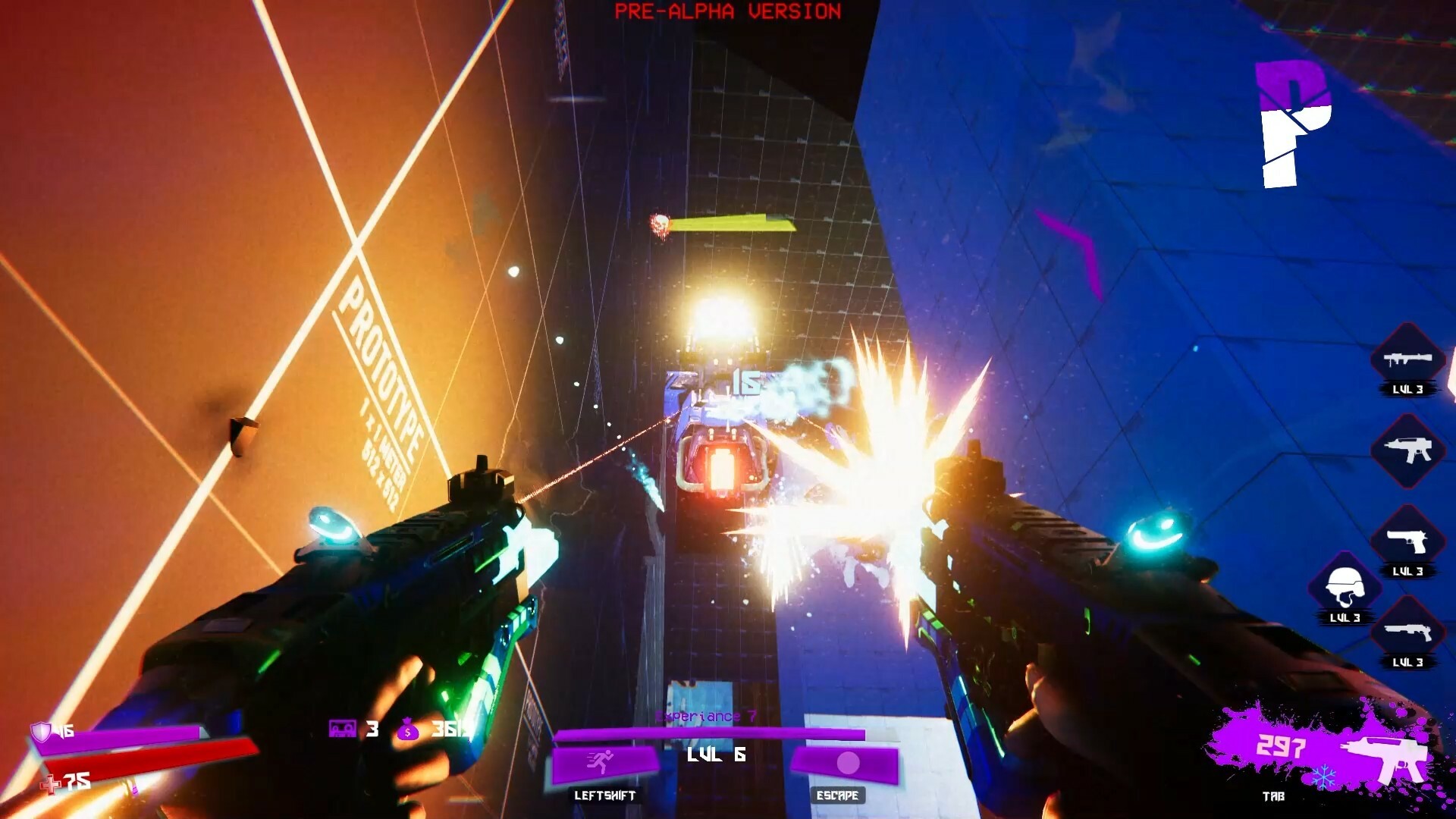
Task: Click the cassette tape icon beside 3
Action: tap(343, 728)
